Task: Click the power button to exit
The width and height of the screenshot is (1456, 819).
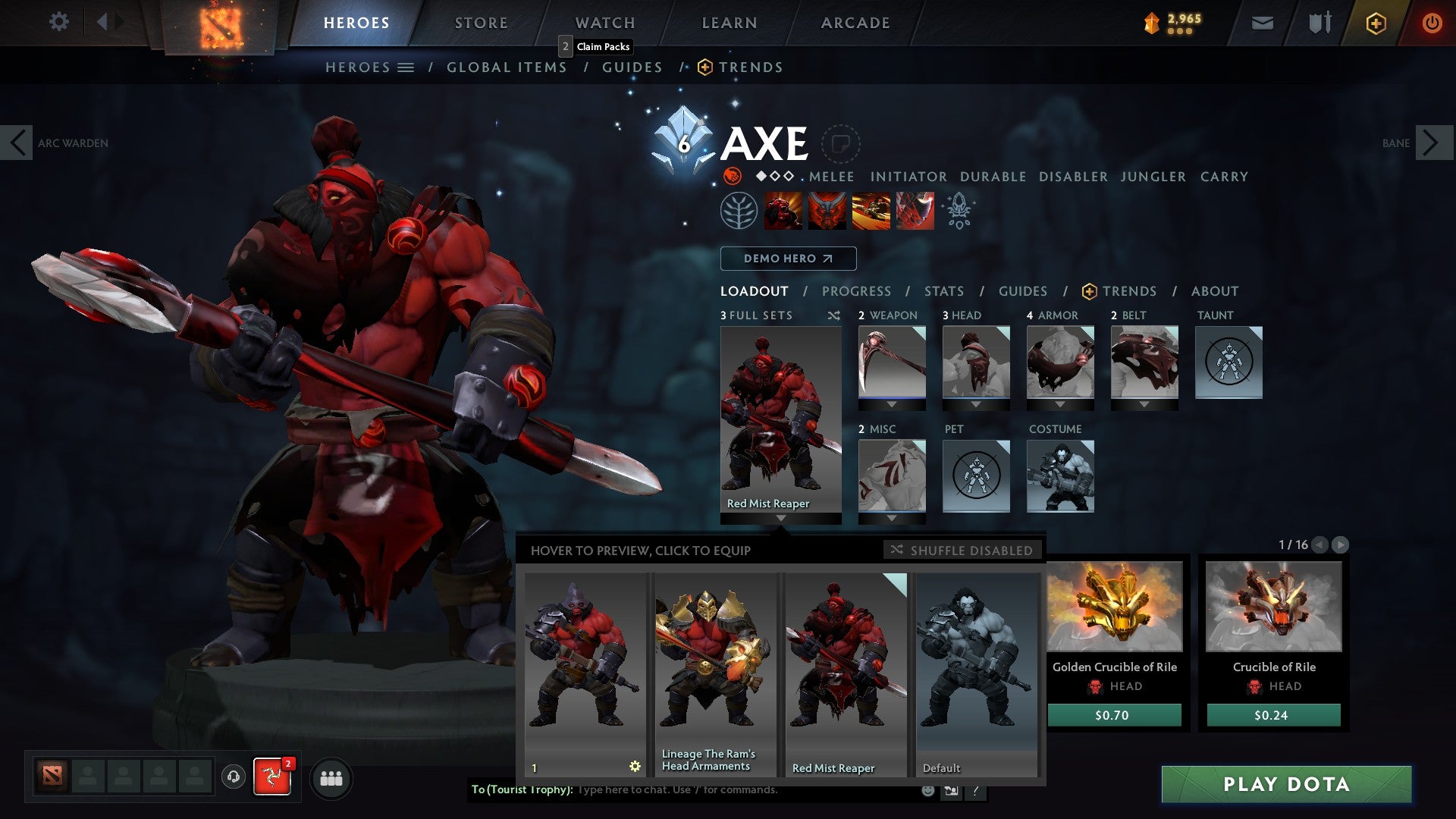Action: click(x=1433, y=23)
